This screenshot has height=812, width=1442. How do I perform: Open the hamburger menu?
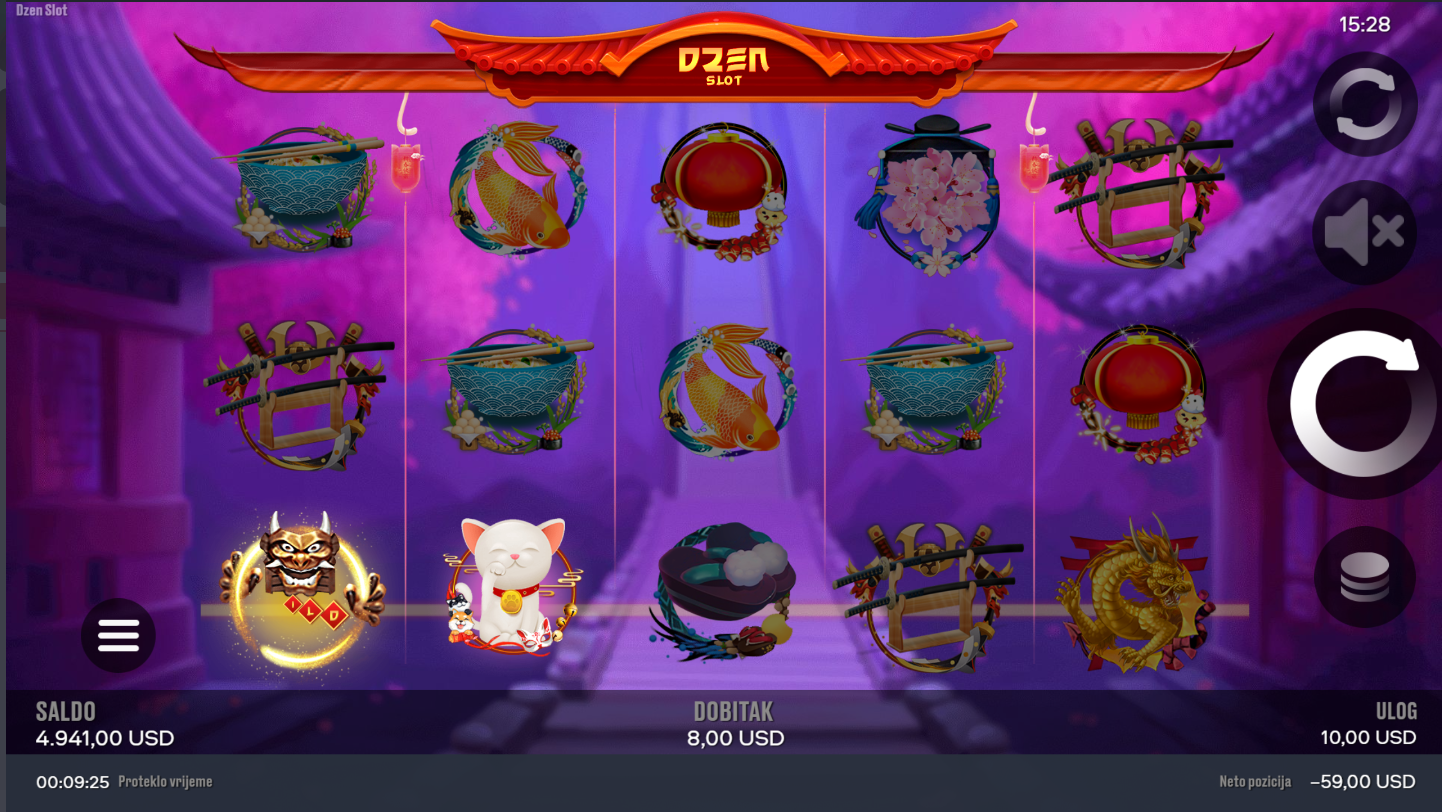pos(118,635)
